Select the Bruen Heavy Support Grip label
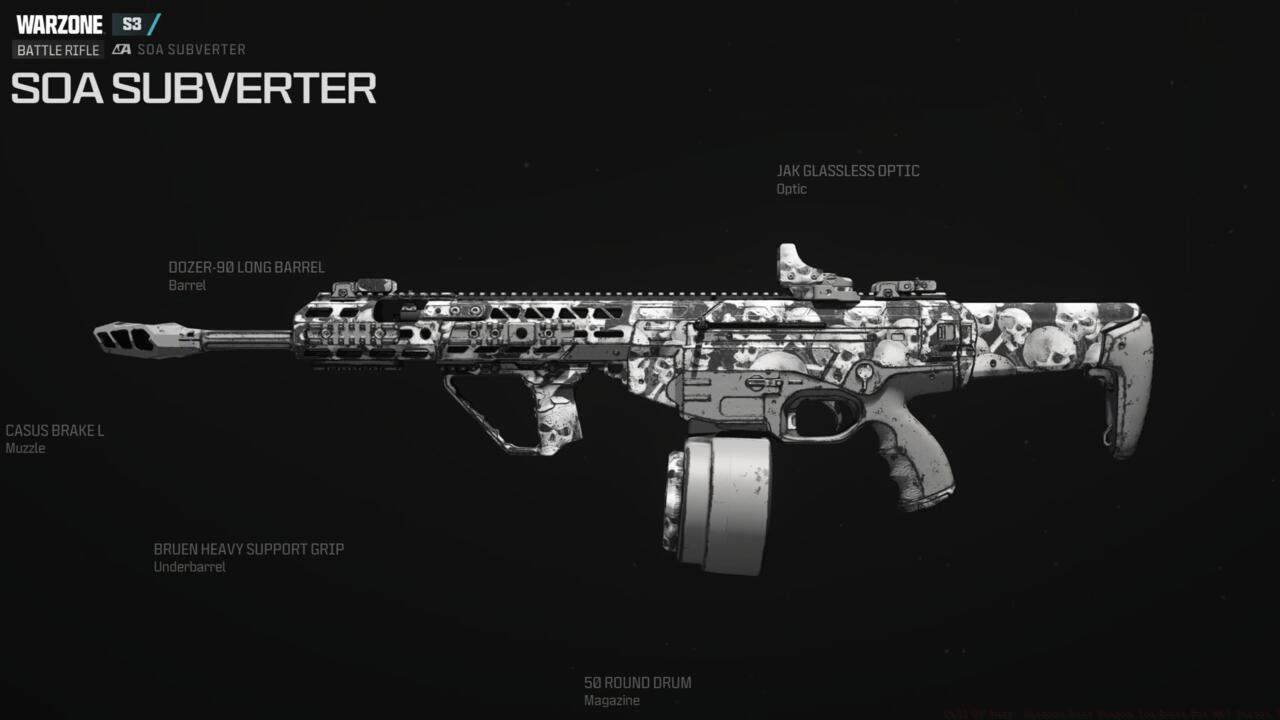The image size is (1280, 720). point(248,549)
